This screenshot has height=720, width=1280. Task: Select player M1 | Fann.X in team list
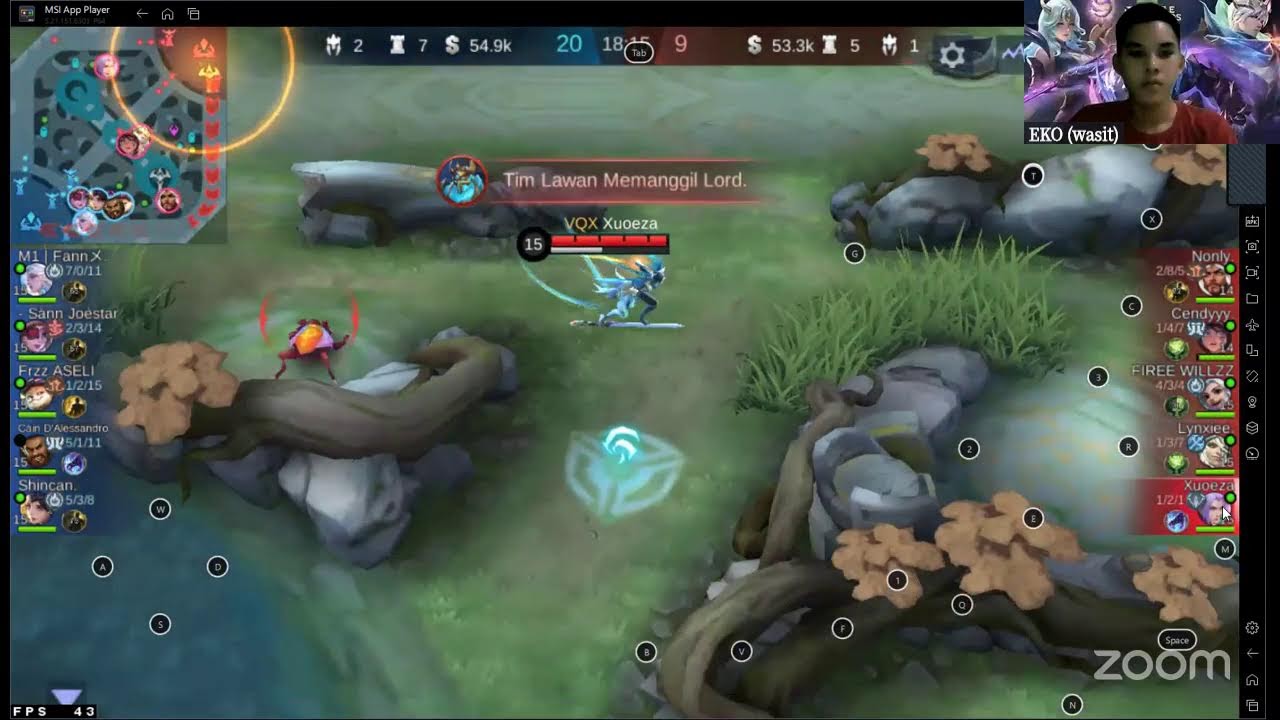[x=60, y=274]
